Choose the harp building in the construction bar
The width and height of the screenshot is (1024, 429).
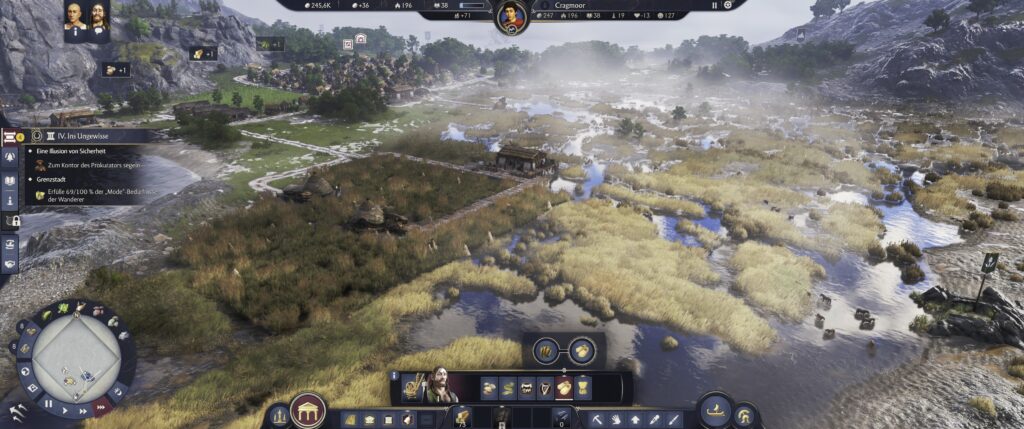pyautogui.click(x=545, y=388)
